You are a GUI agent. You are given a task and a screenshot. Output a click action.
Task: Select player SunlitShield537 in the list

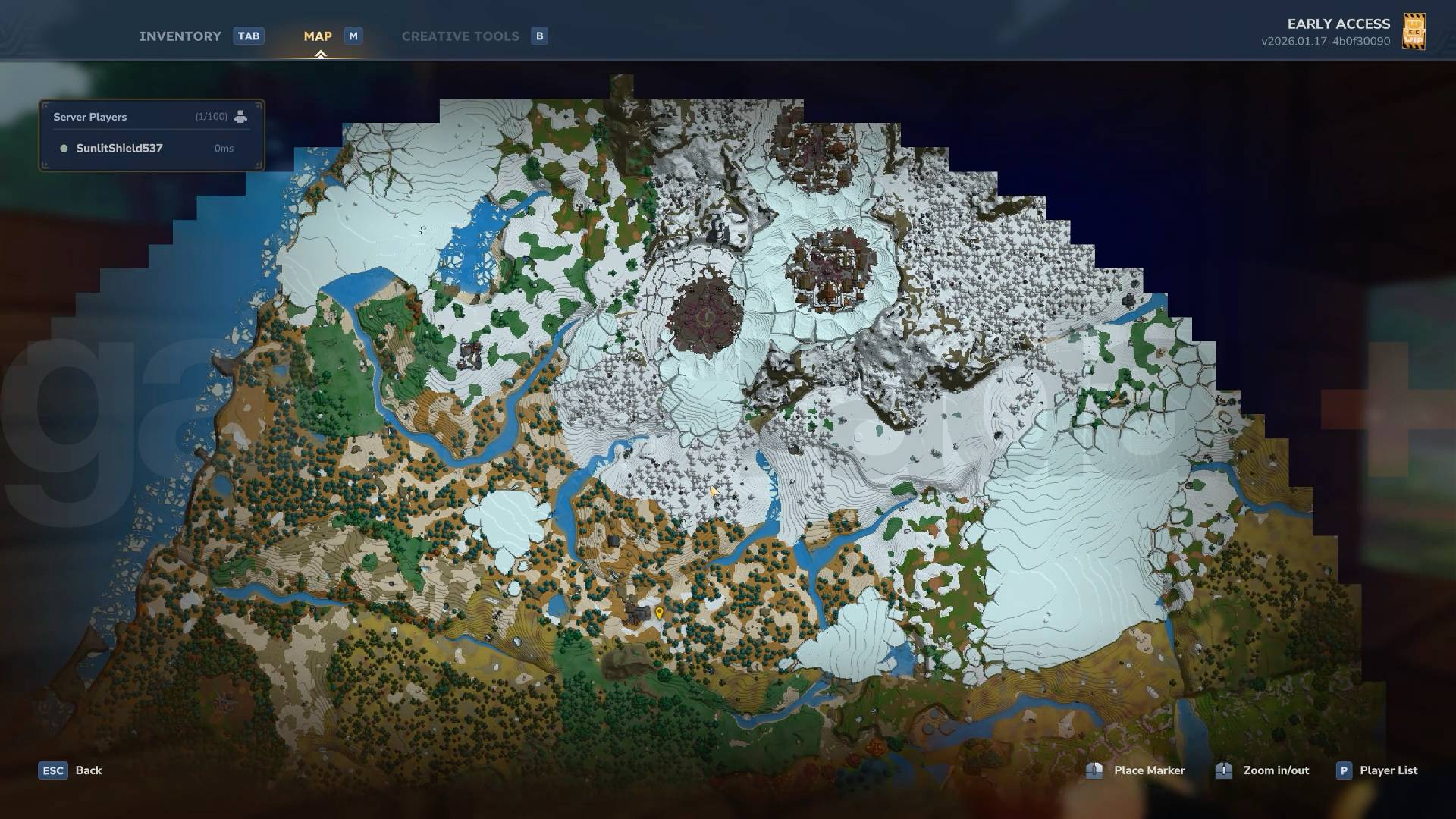pyautogui.click(x=118, y=149)
